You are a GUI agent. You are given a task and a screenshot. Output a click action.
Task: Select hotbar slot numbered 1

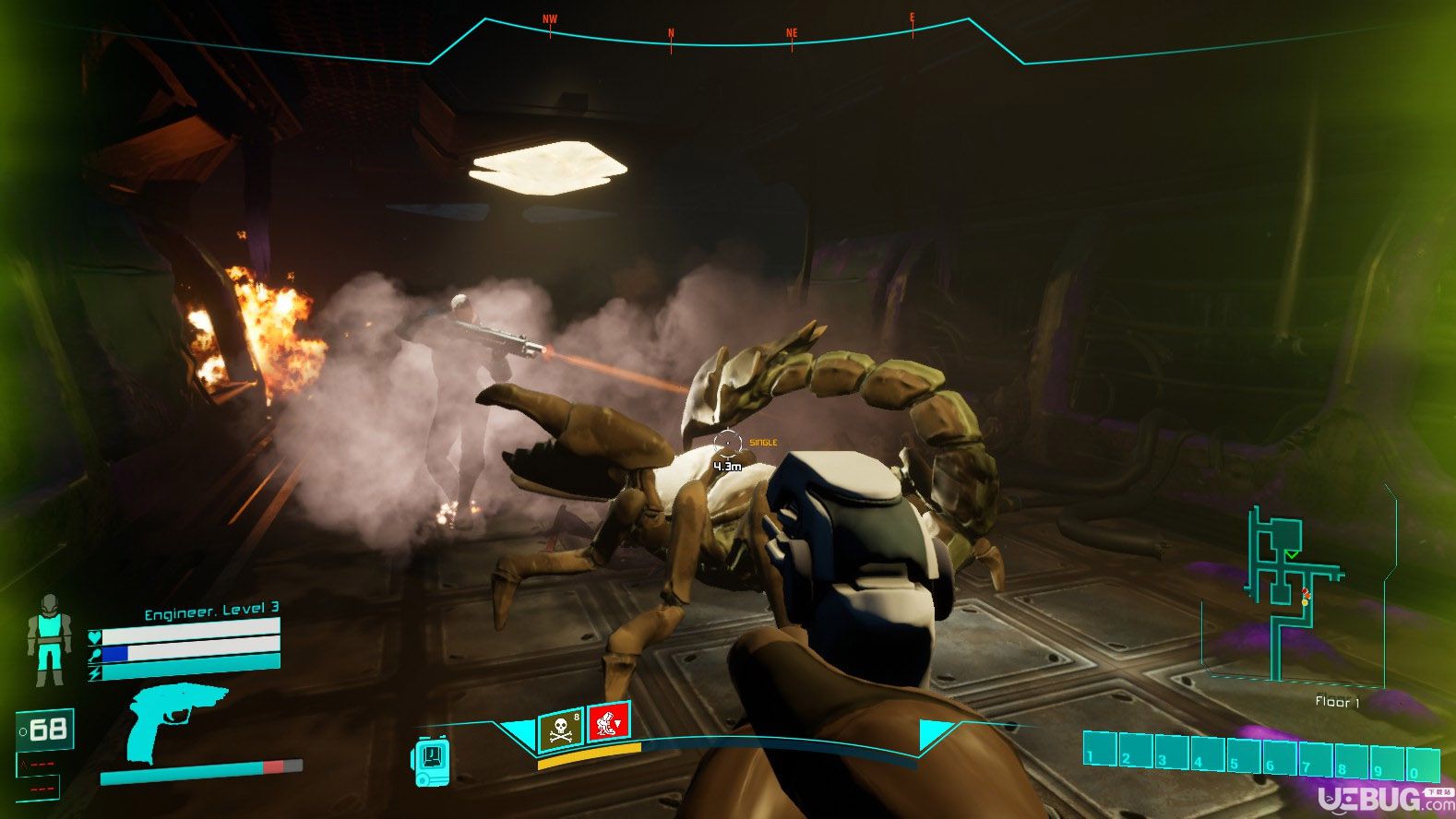(x=1100, y=750)
